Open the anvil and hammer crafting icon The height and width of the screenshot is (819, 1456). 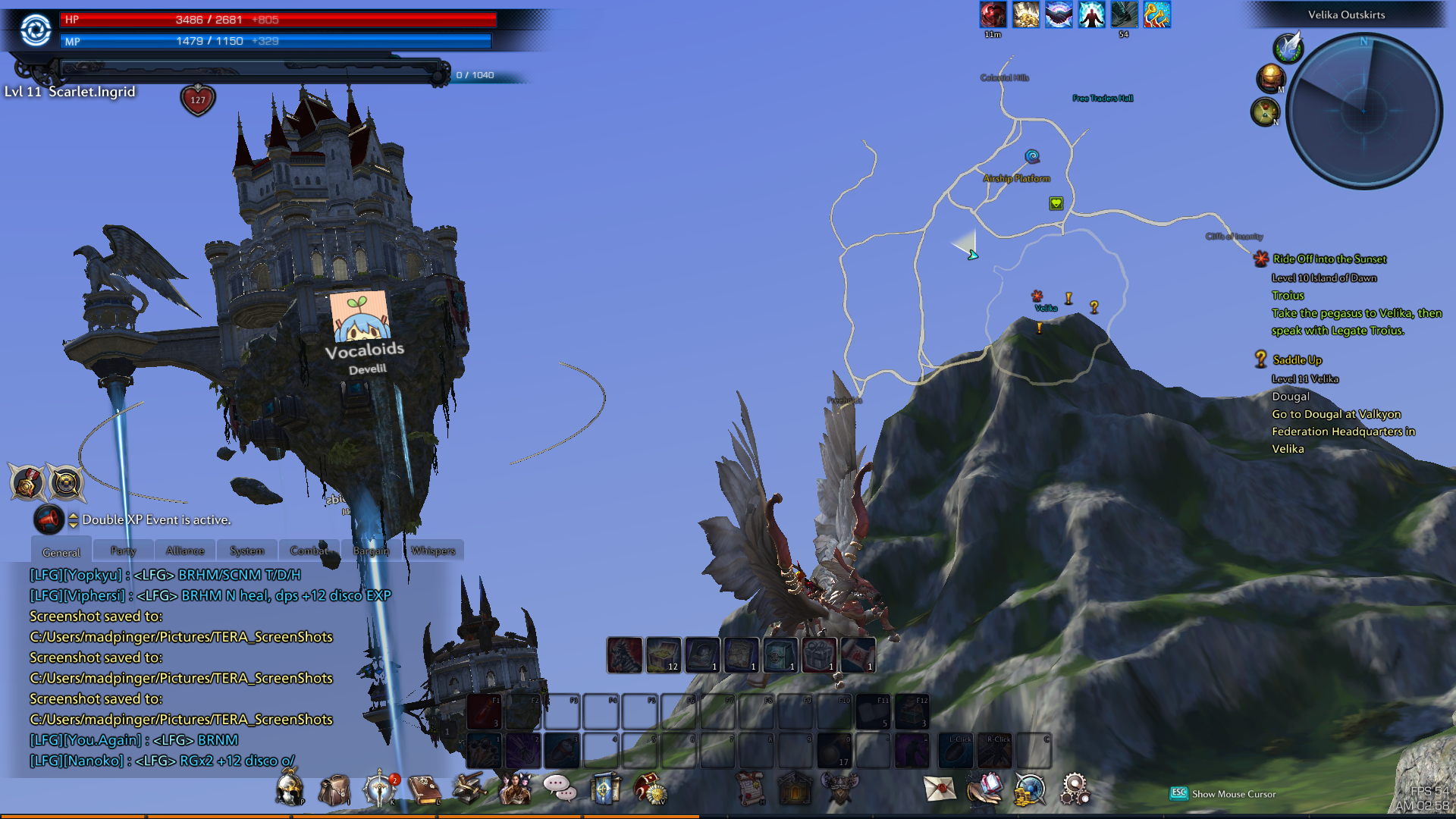coord(469,789)
